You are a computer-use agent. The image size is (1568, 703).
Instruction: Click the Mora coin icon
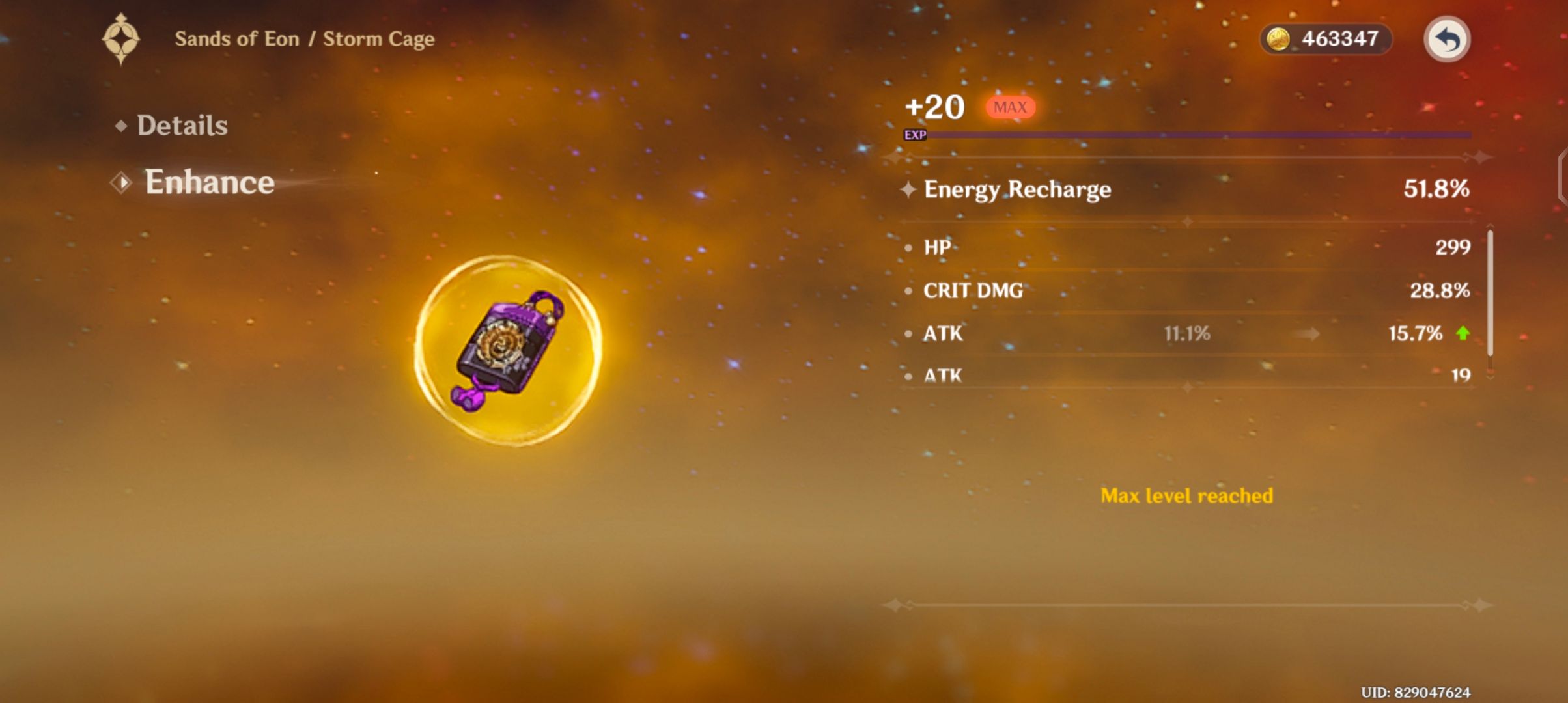point(1277,39)
